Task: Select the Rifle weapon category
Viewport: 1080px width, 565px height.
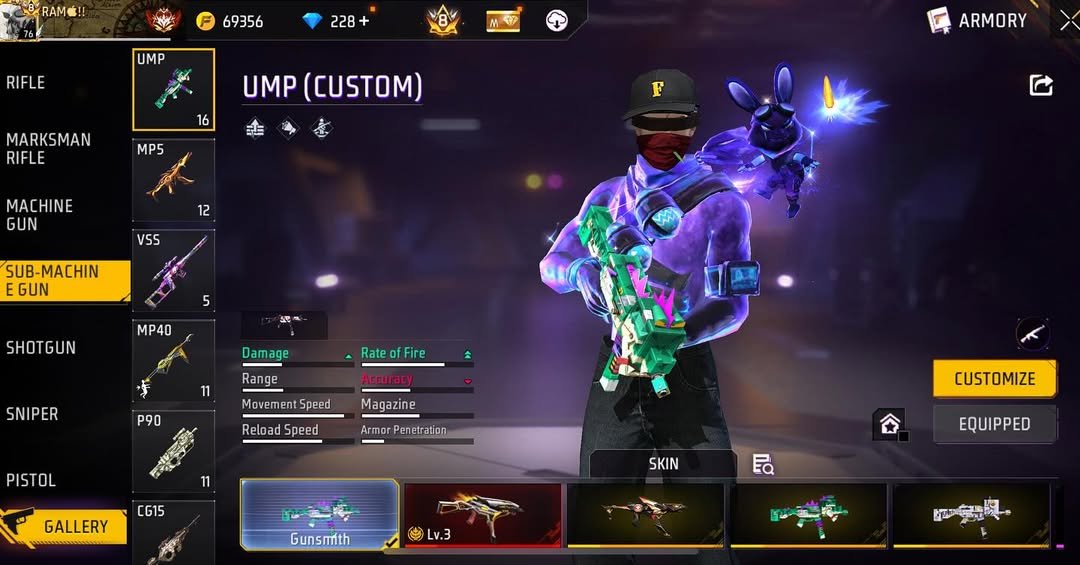Action: coord(26,83)
